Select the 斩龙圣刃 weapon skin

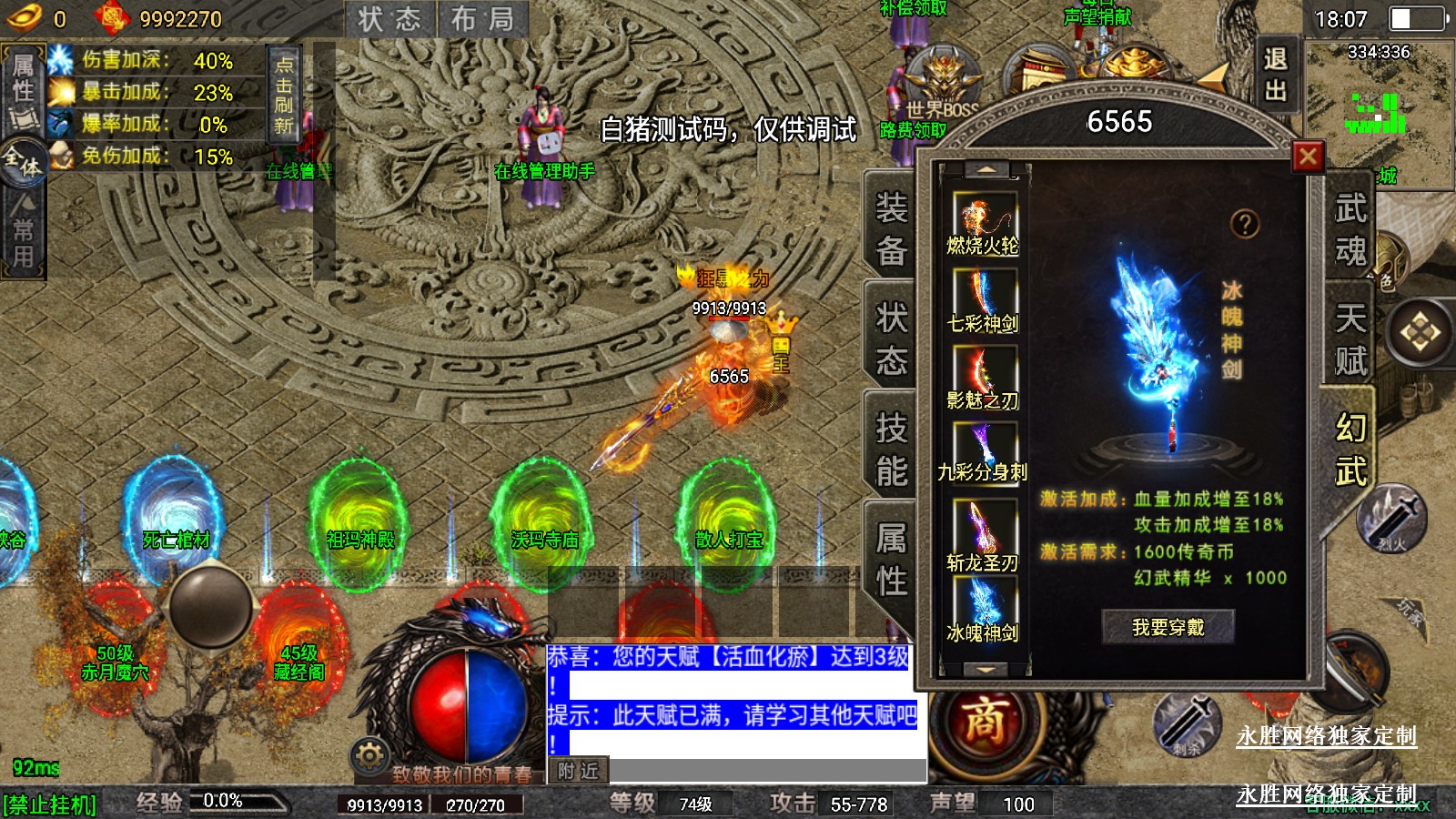tap(983, 535)
